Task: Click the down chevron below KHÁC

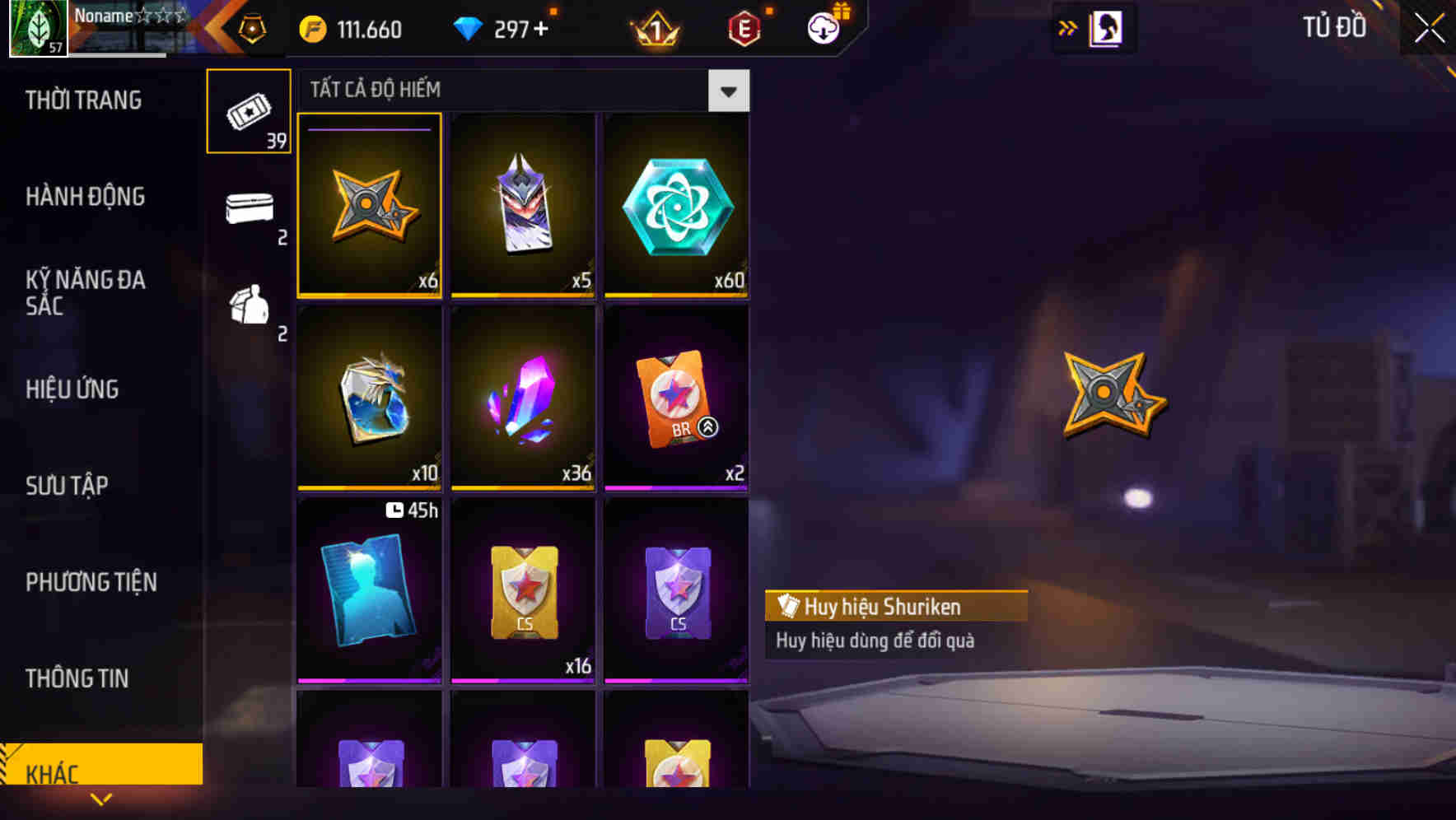Action: click(x=101, y=800)
